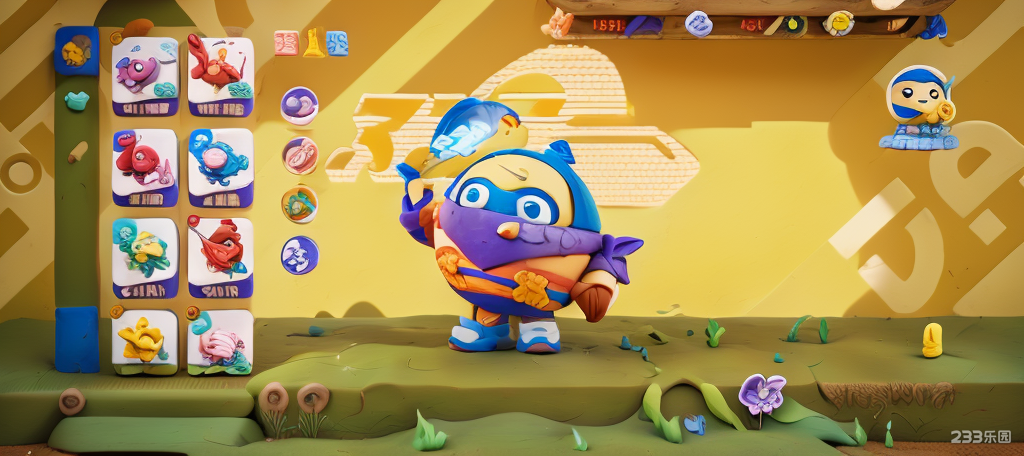Viewport: 1024px width, 456px height.
Task: Click the blue and white round button
Action: point(299,255)
